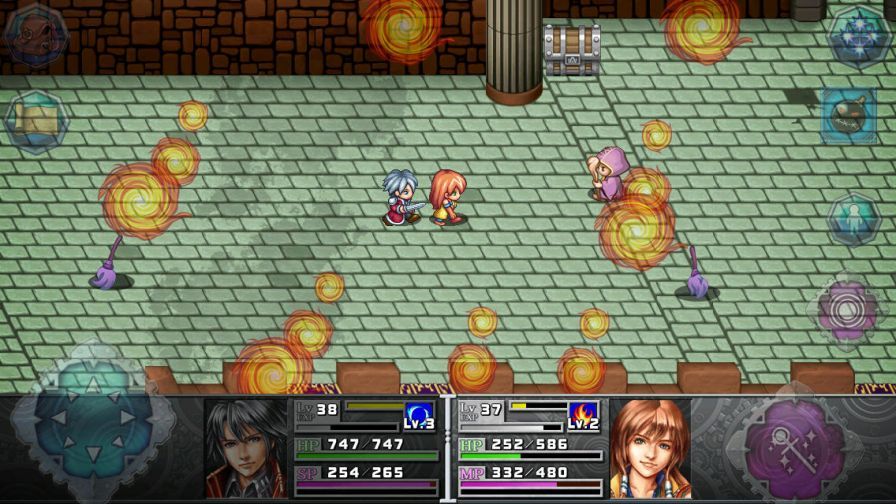896x504 pixels.
Task: Tap the blue crescent Lv.3 skill icon
Action: [420, 415]
